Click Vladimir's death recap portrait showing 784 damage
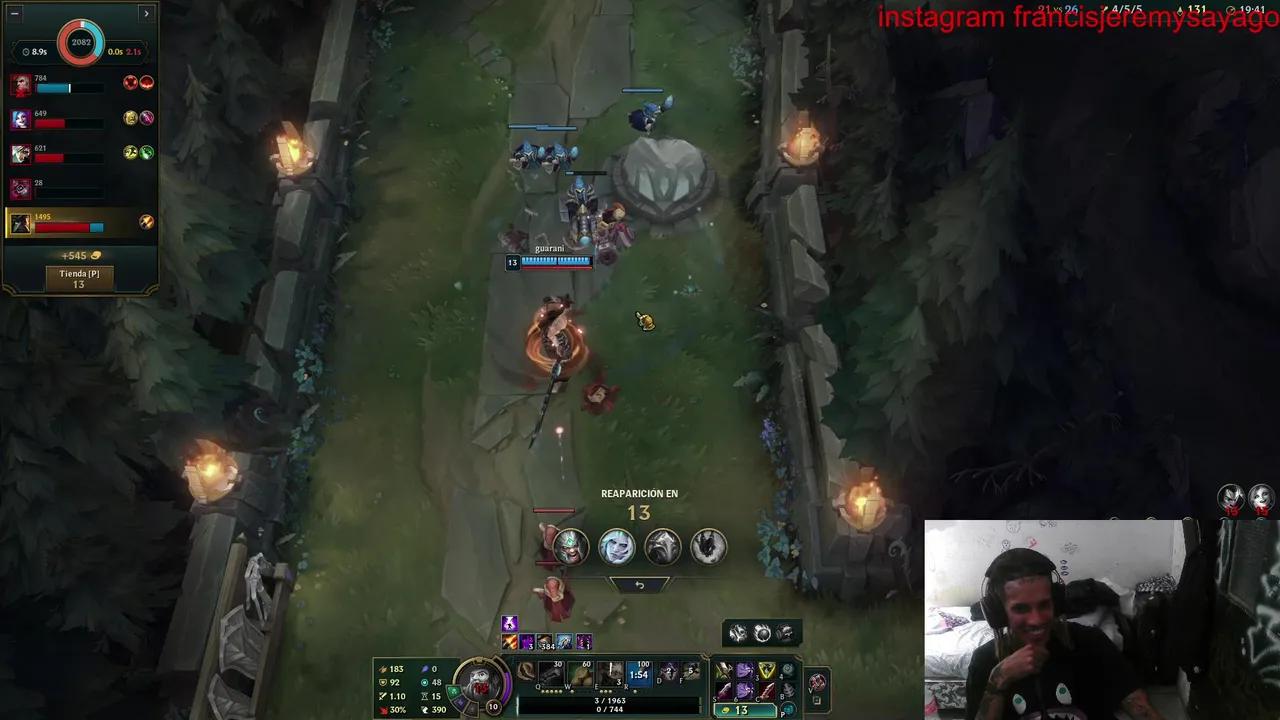 [x=23, y=83]
